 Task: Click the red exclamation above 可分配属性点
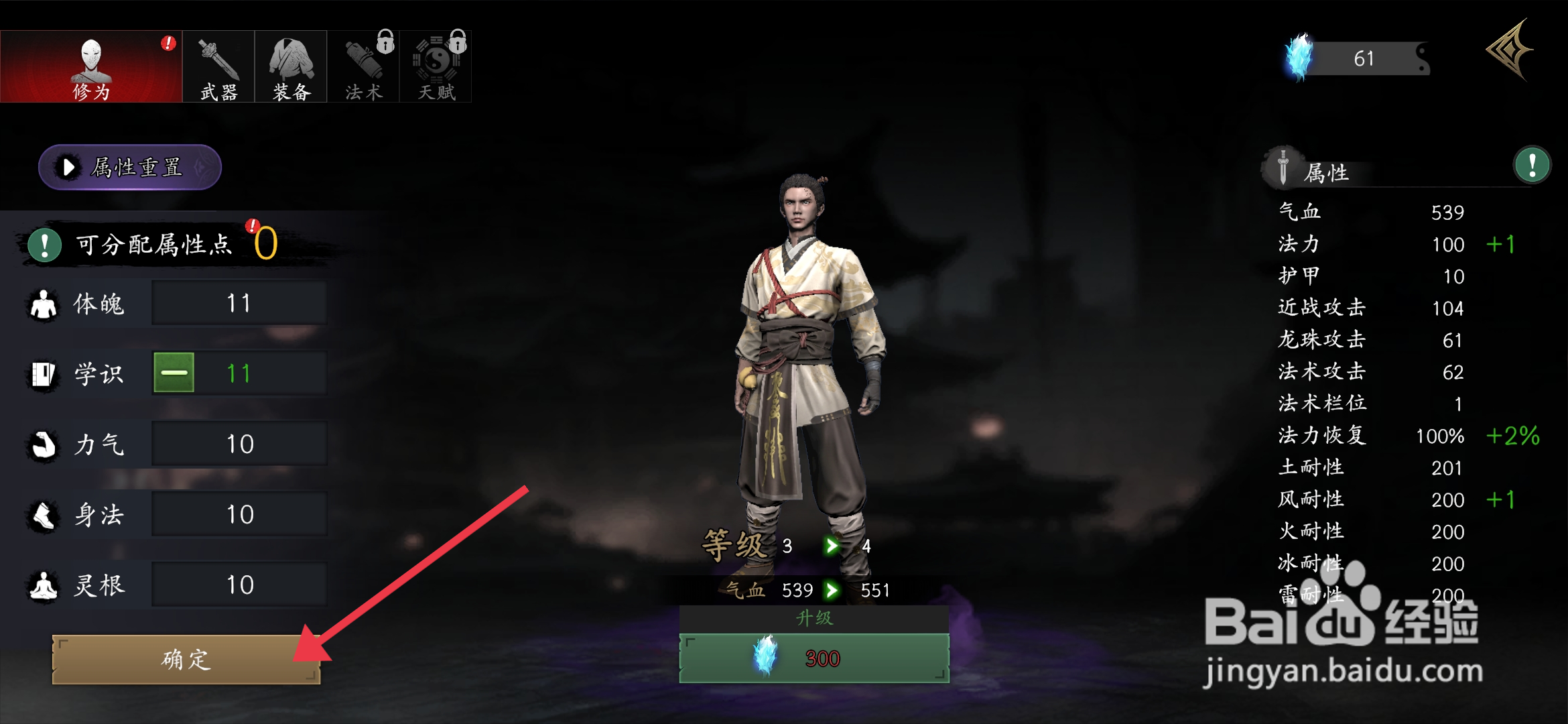coord(253,225)
